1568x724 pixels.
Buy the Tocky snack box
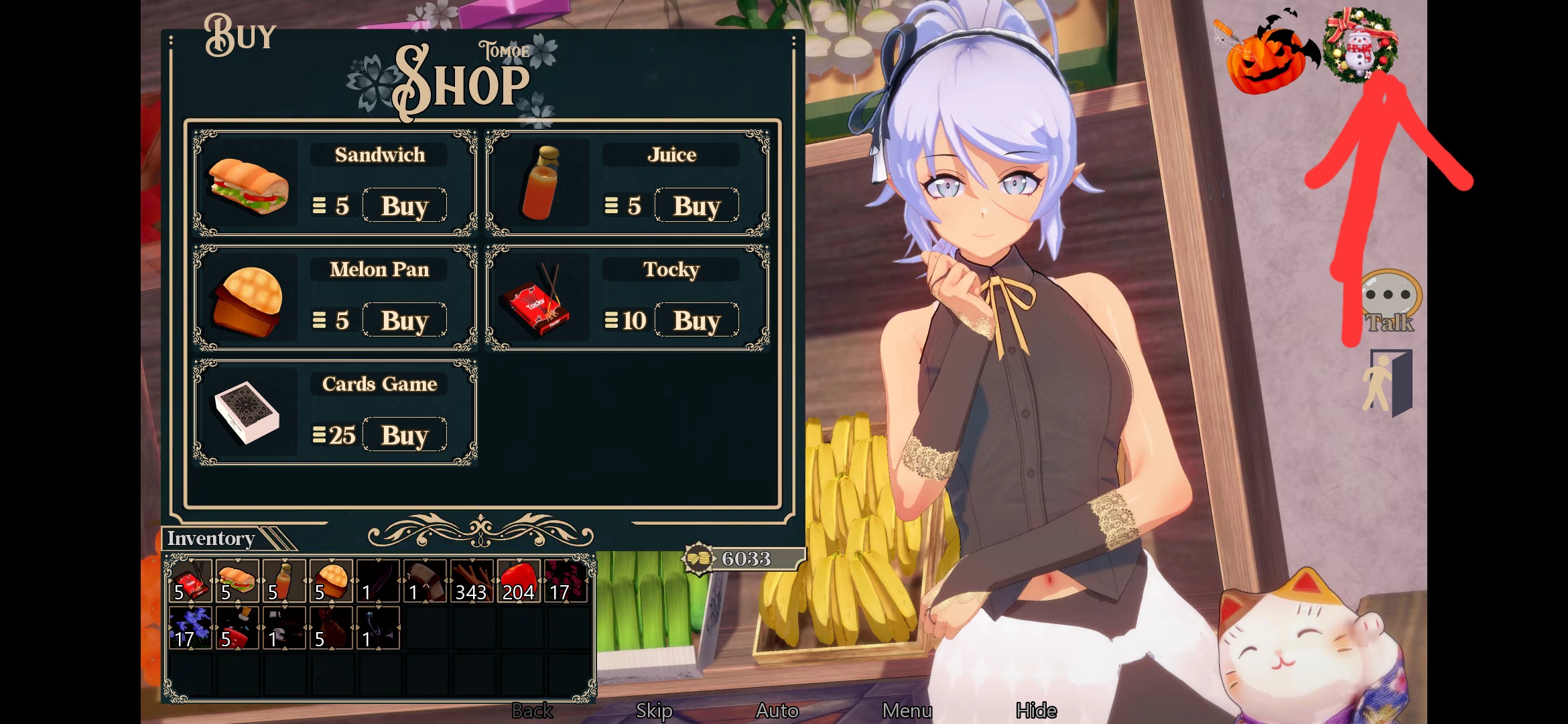click(x=696, y=320)
